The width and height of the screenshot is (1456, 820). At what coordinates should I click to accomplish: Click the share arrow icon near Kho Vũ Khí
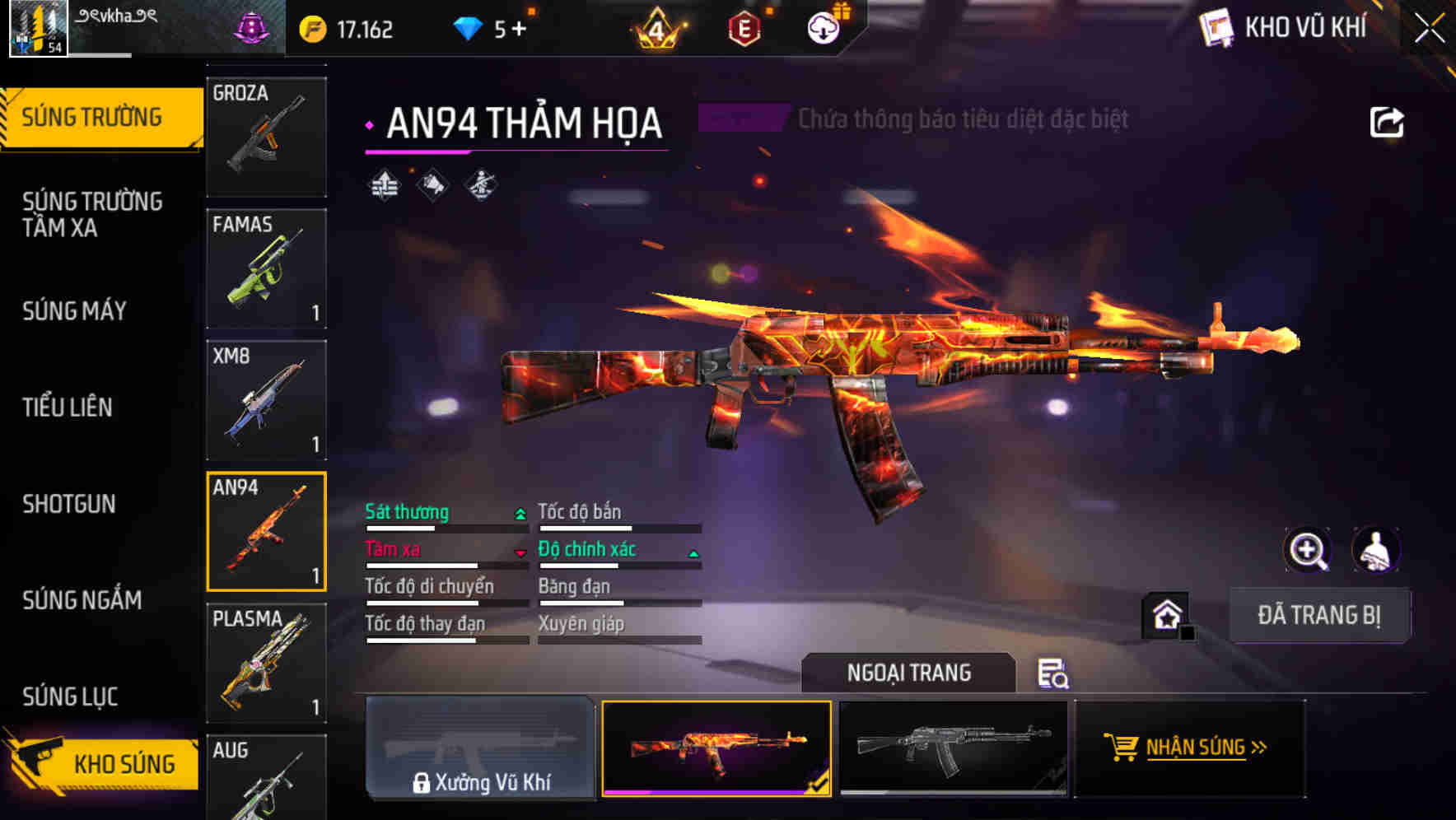pos(1386,120)
